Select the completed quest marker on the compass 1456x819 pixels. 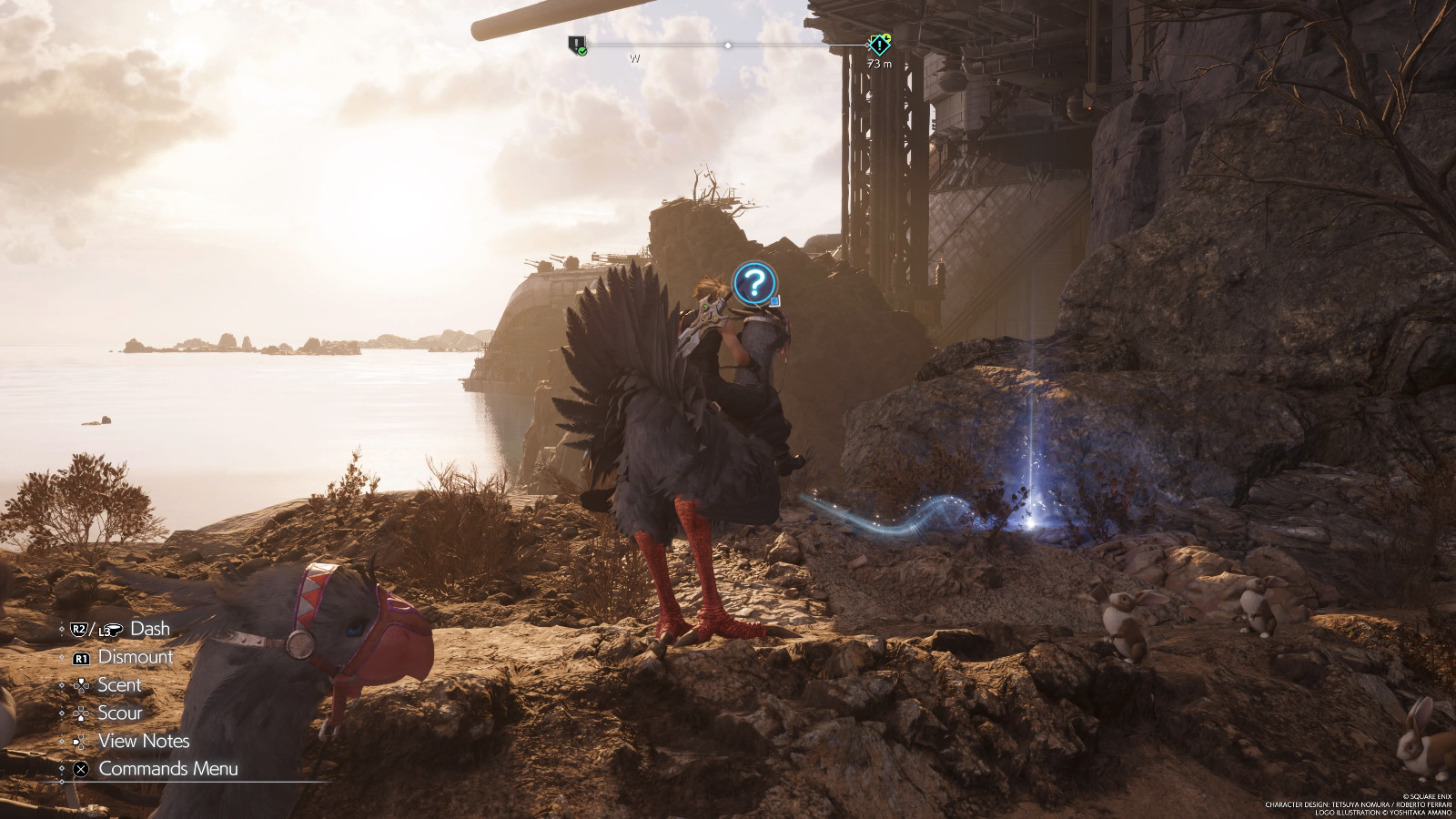pyautogui.click(x=576, y=45)
